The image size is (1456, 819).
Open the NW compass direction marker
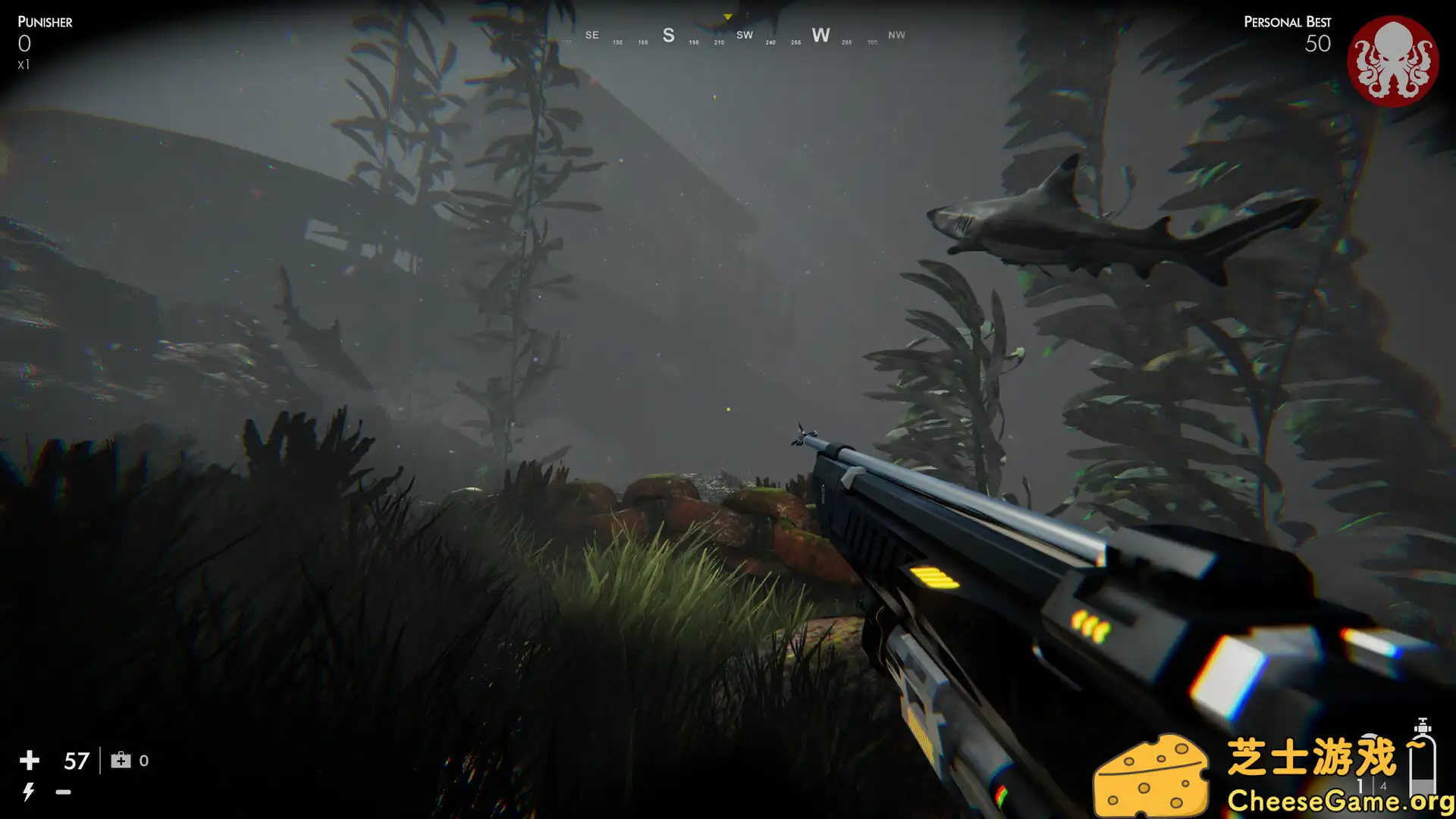[x=896, y=35]
